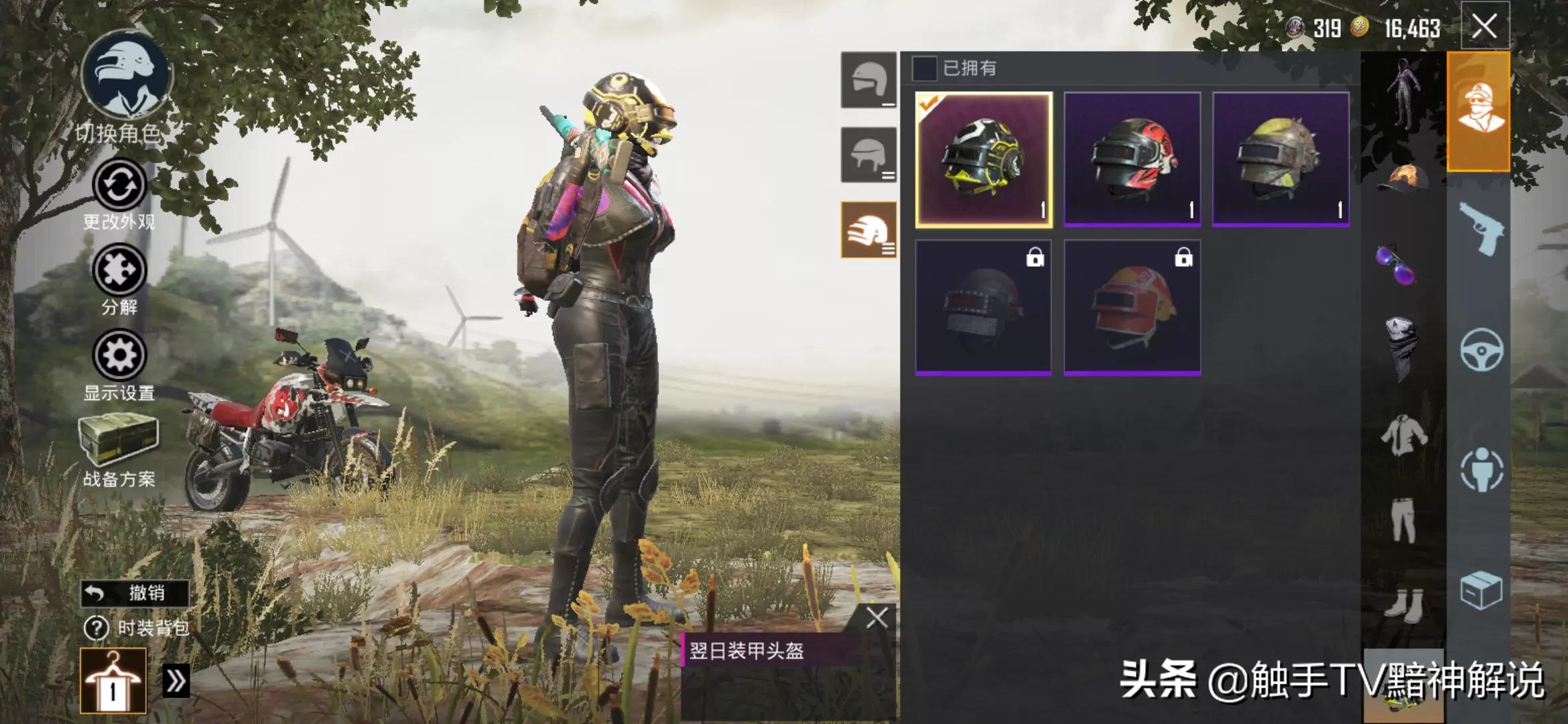
Task: Open the vehicle steering wheel category
Action: click(1481, 349)
